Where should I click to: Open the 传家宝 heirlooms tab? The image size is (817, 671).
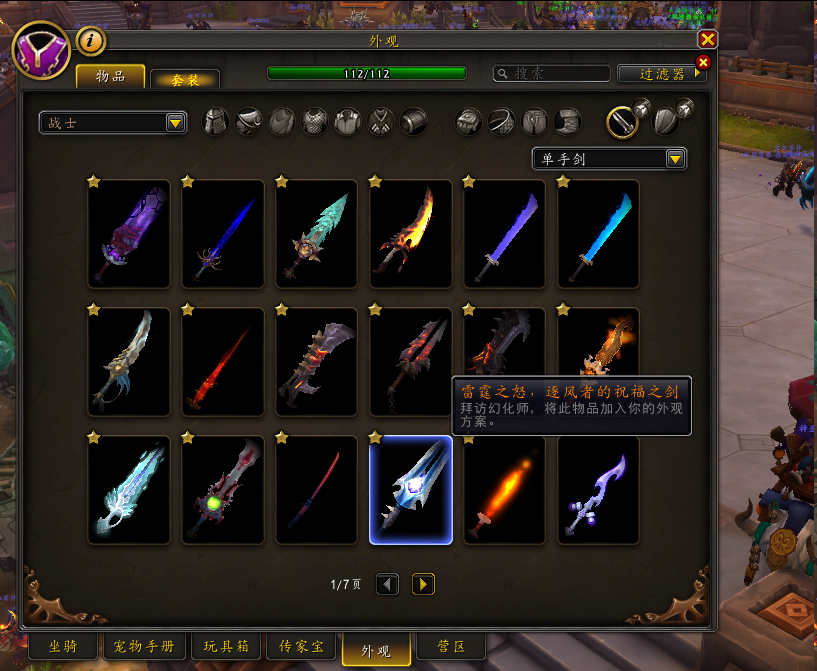pos(302,647)
